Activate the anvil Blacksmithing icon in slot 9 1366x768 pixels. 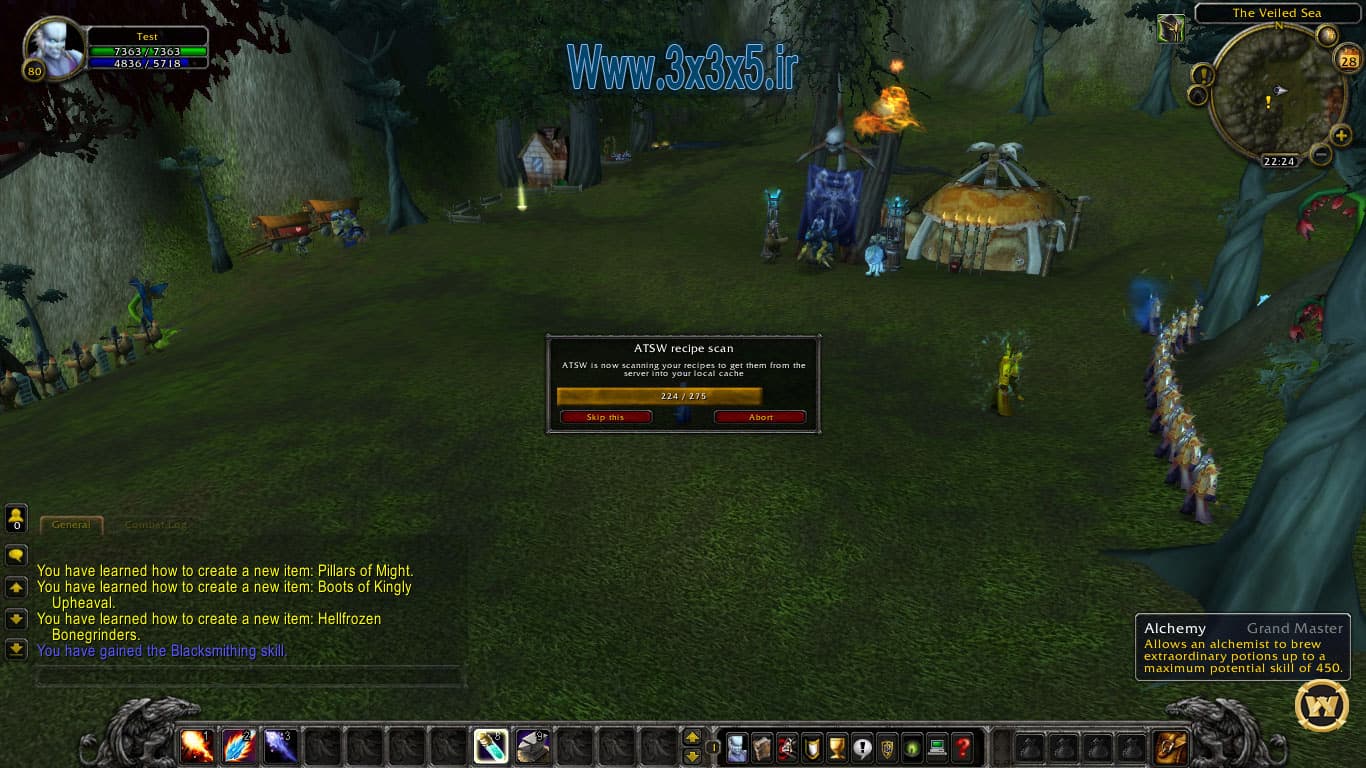[x=533, y=746]
